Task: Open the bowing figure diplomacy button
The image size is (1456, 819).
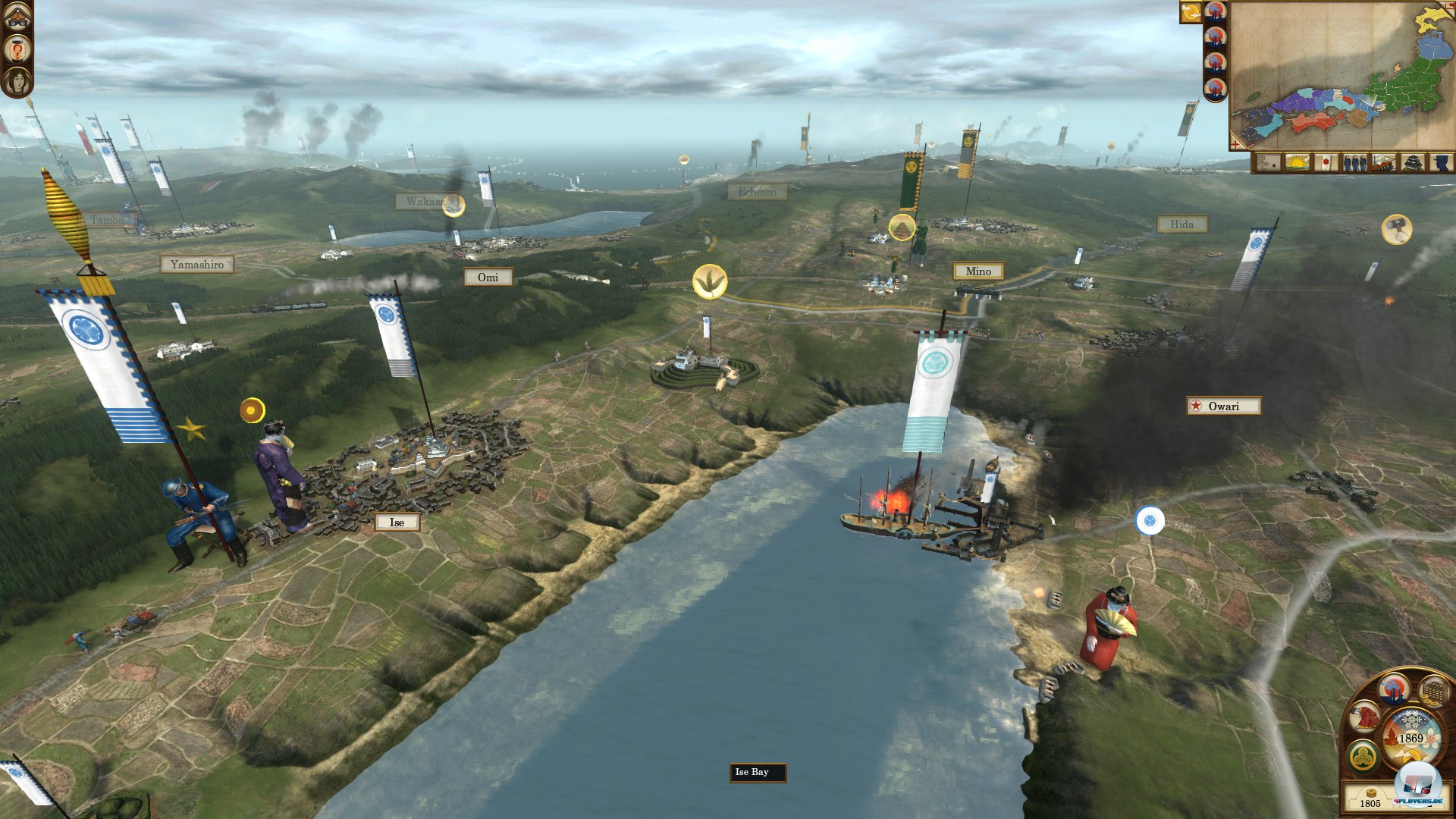Action: click(1364, 717)
